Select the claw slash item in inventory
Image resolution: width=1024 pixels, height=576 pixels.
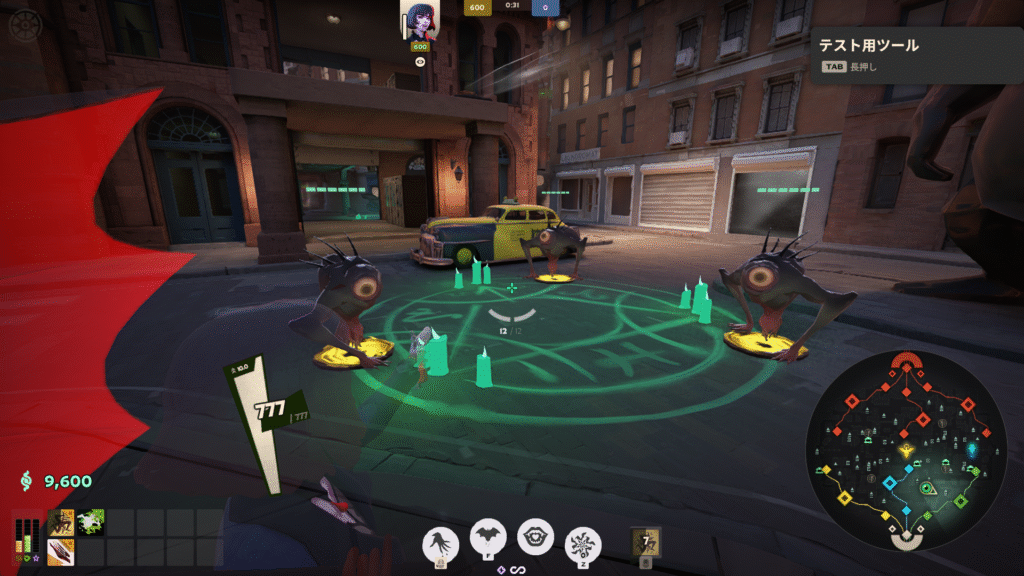pyautogui.click(x=61, y=551)
